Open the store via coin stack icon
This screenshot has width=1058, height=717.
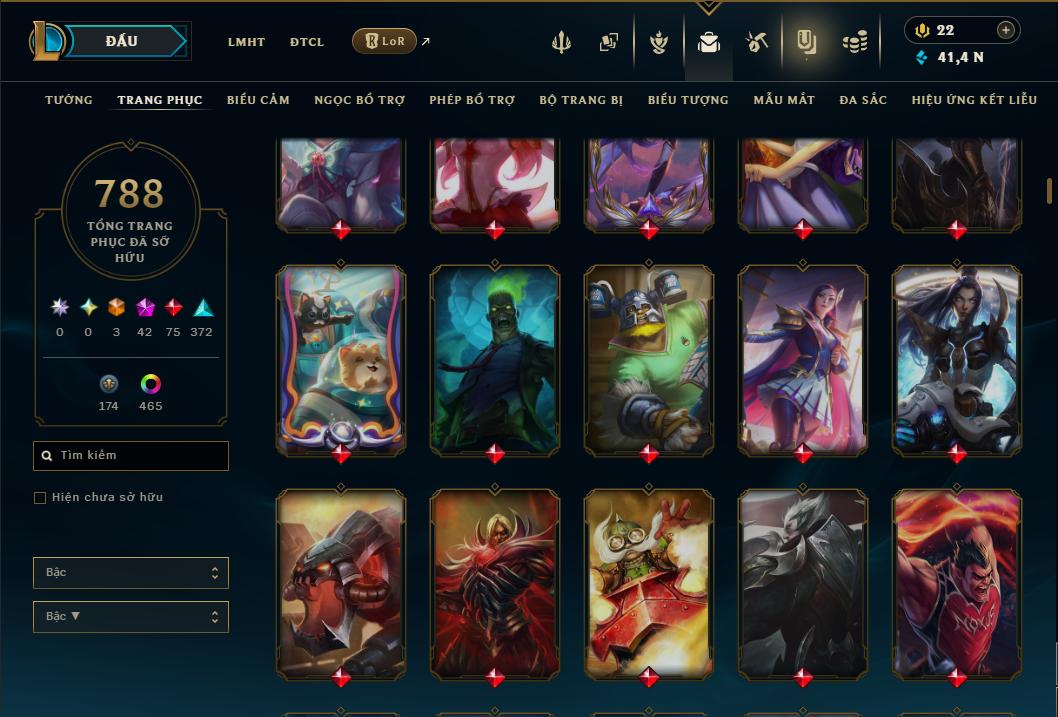[x=854, y=42]
